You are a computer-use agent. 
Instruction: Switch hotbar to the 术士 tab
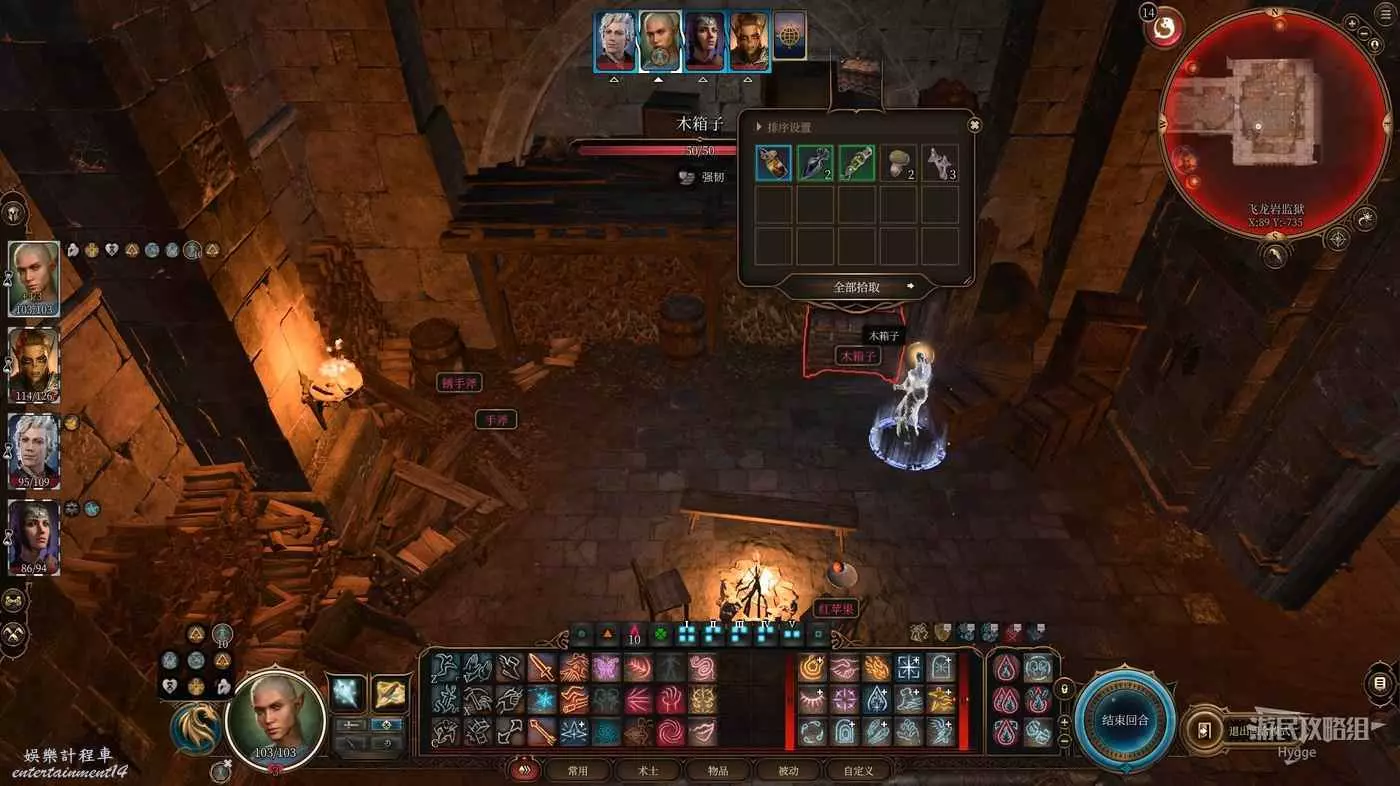click(648, 771)
